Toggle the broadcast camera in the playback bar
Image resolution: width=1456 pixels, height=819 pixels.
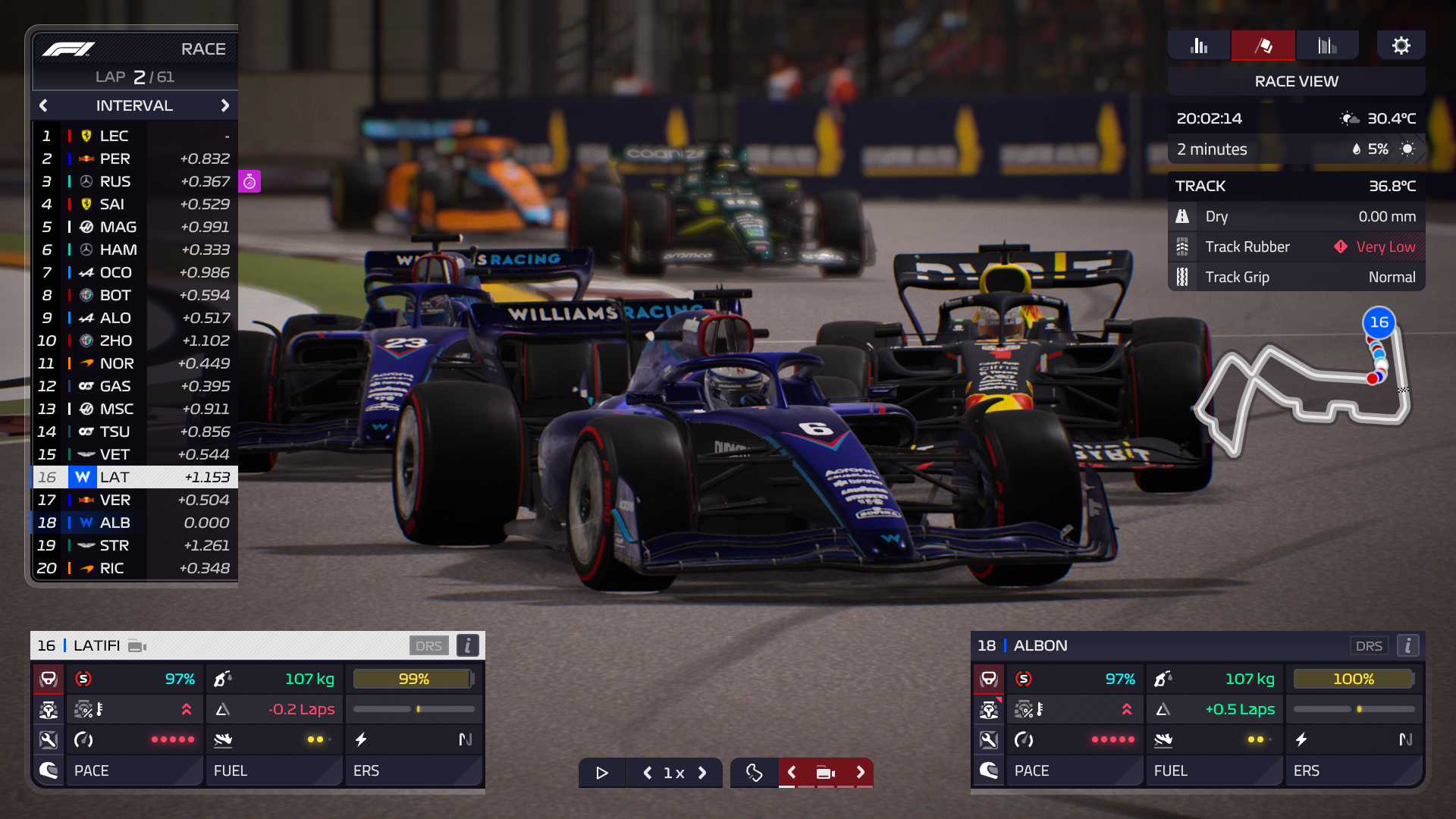825,772
